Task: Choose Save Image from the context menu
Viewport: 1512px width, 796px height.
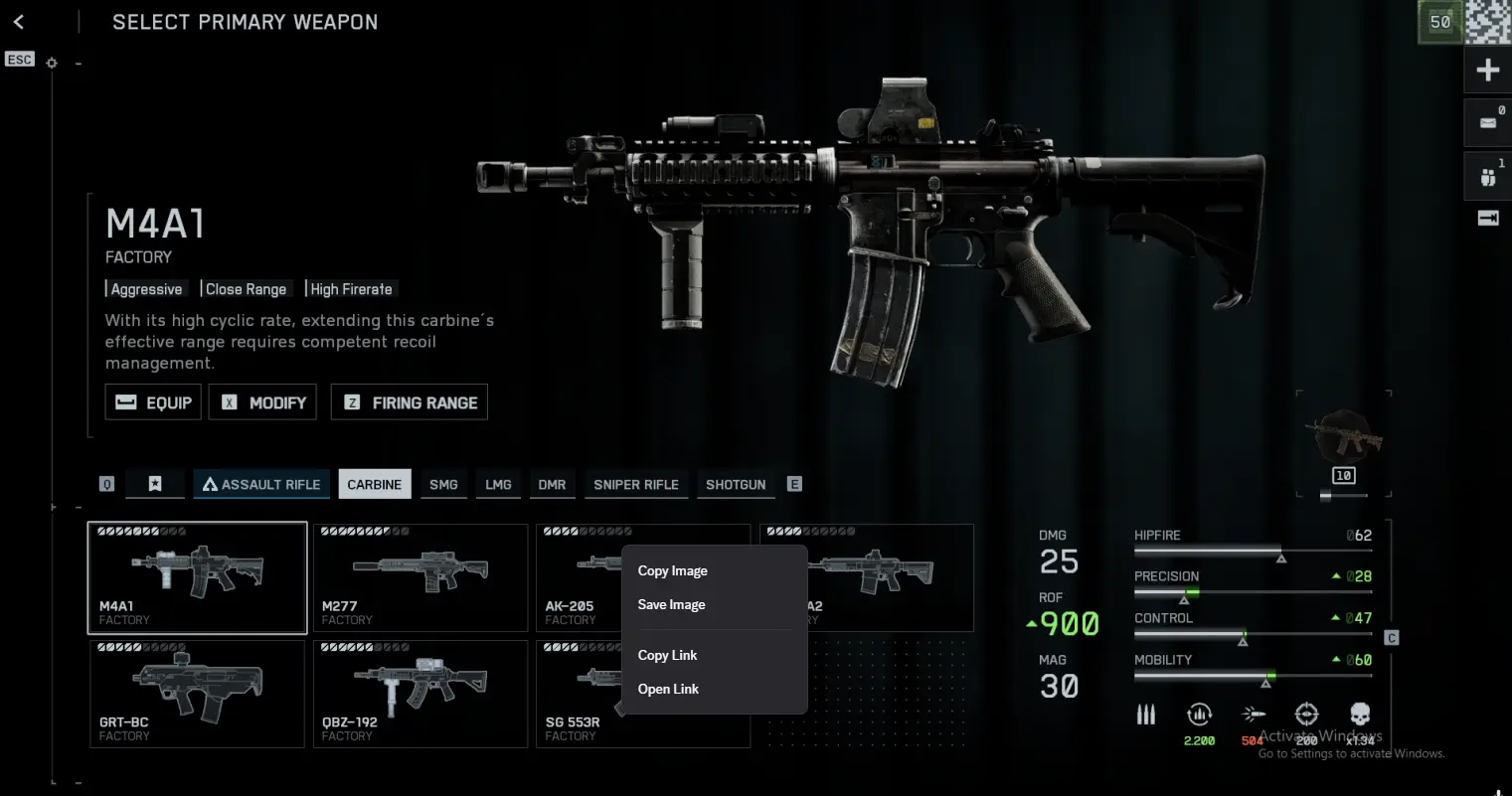Action: click(x=672, y=605)
